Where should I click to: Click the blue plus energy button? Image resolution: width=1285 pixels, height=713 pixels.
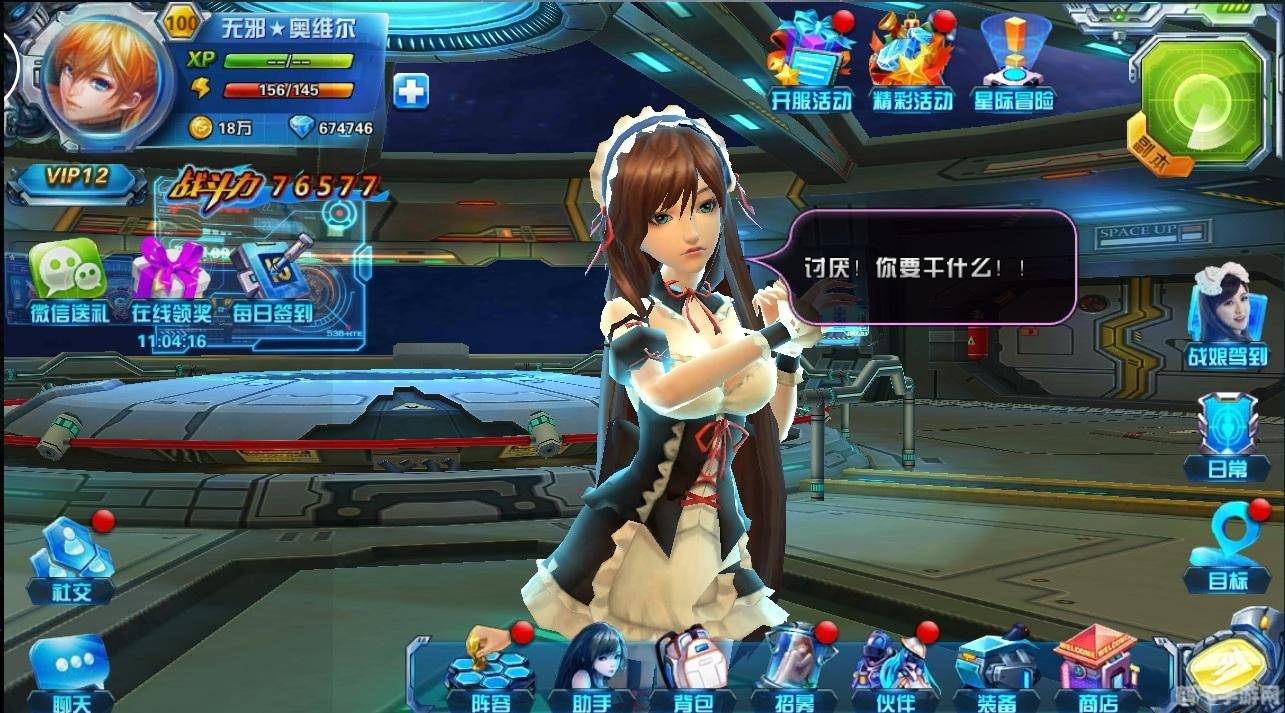pyautogui.click(x=410, y=91)
